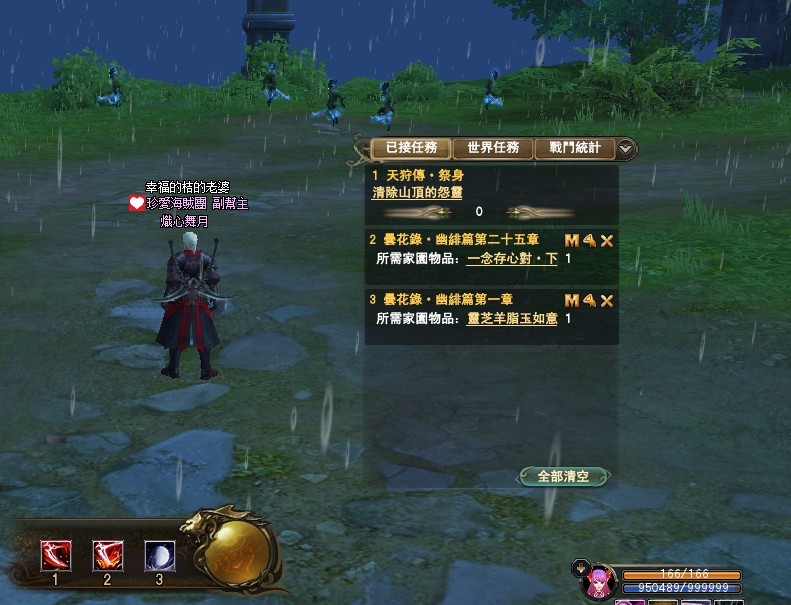Click the M icon on quest 第二十五章

pyautogui.click(x=572, y=241)
